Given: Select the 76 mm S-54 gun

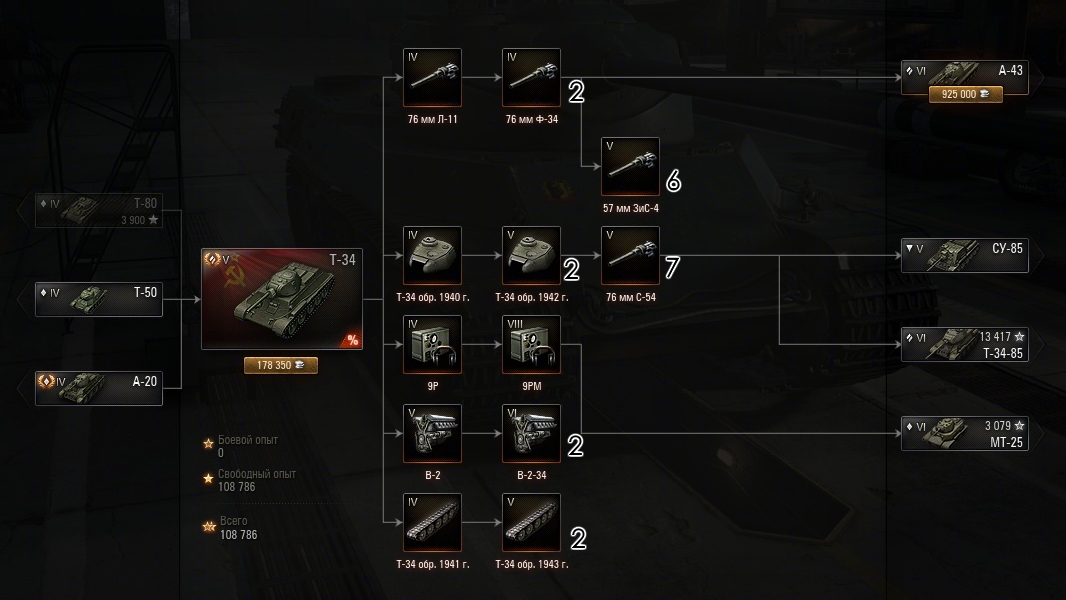Looking at the screenshot, I should point(630,255).
